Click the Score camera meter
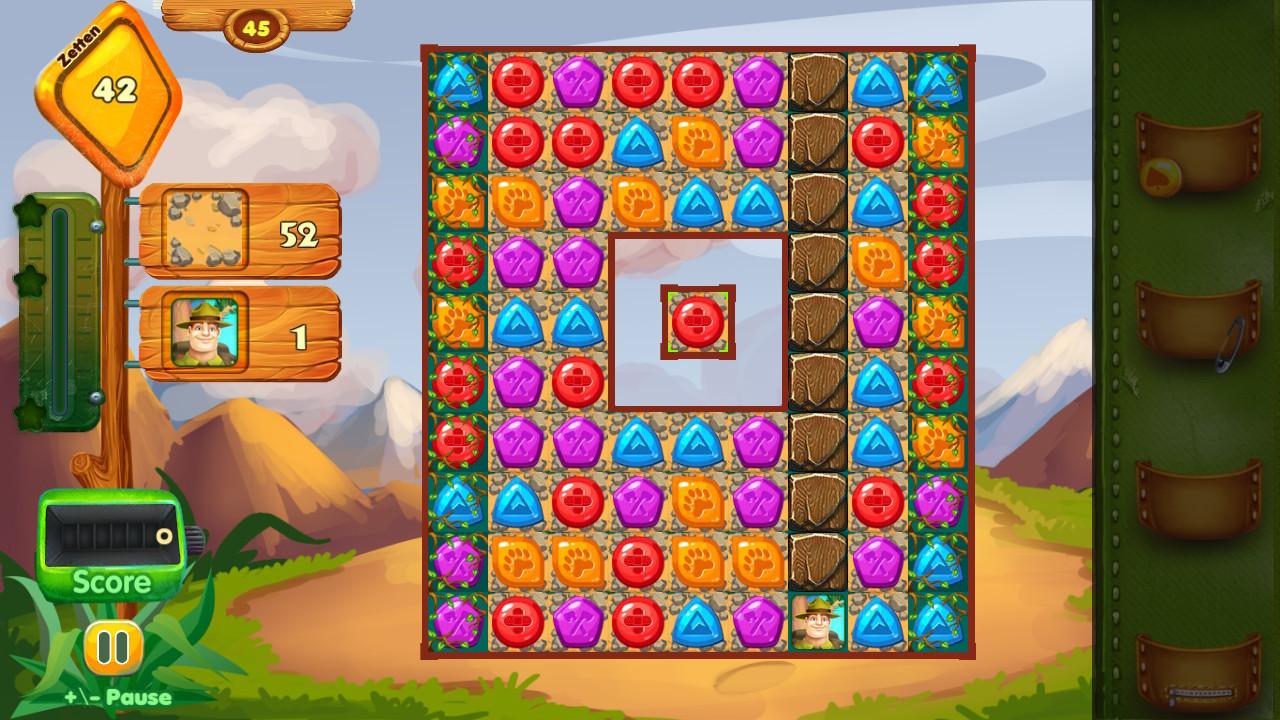 110,540
